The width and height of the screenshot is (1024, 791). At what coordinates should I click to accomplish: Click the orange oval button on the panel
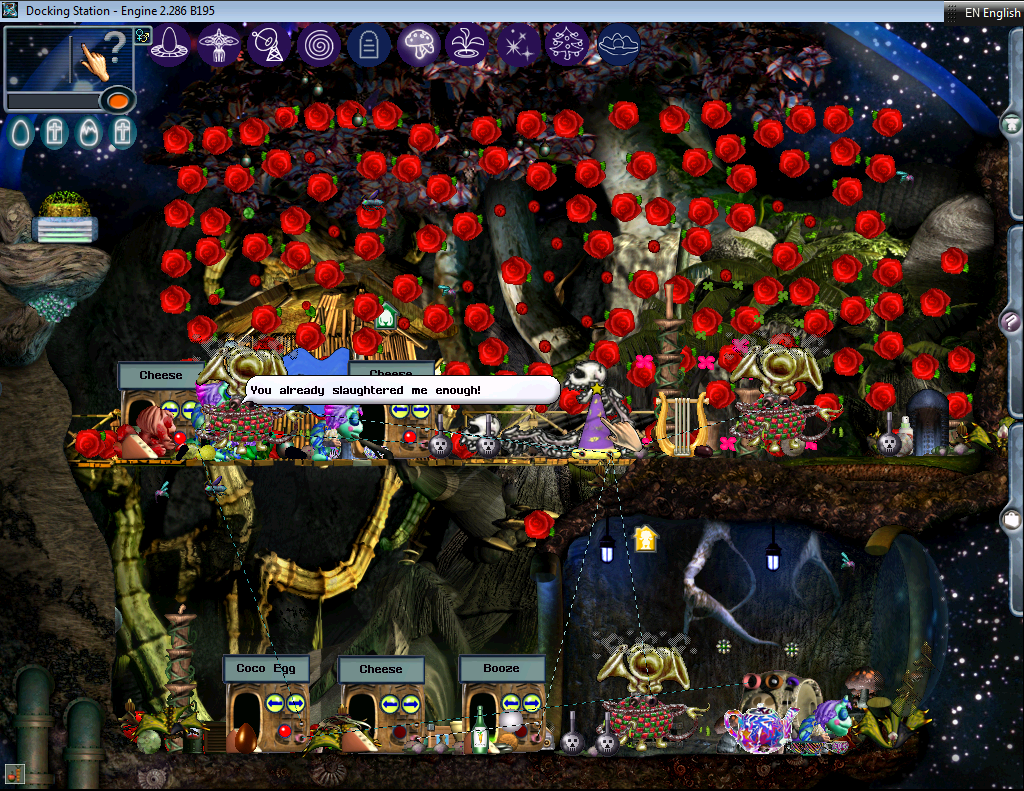point(117,100)
